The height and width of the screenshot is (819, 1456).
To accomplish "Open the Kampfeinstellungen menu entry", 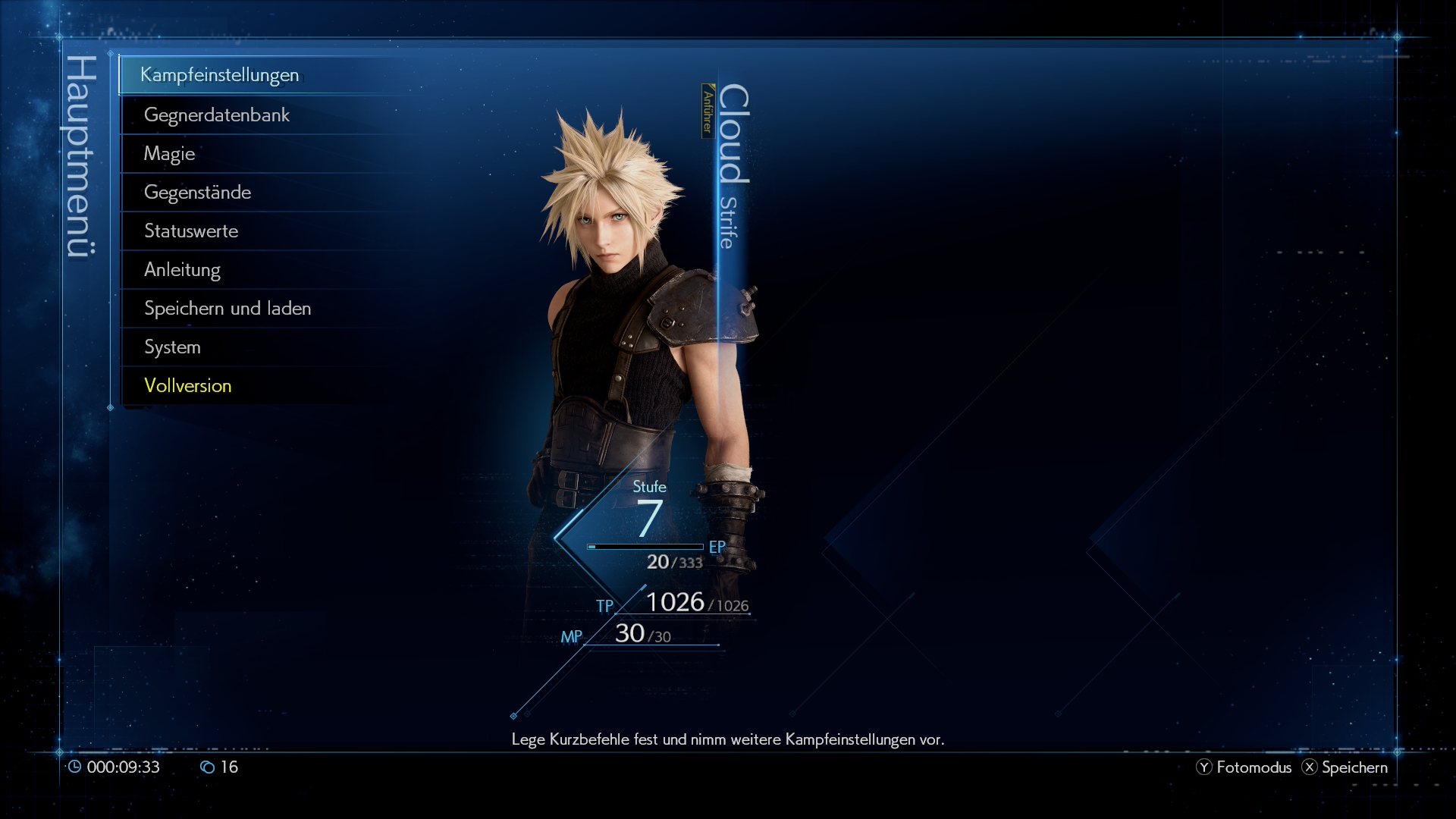I will [219, 75].
